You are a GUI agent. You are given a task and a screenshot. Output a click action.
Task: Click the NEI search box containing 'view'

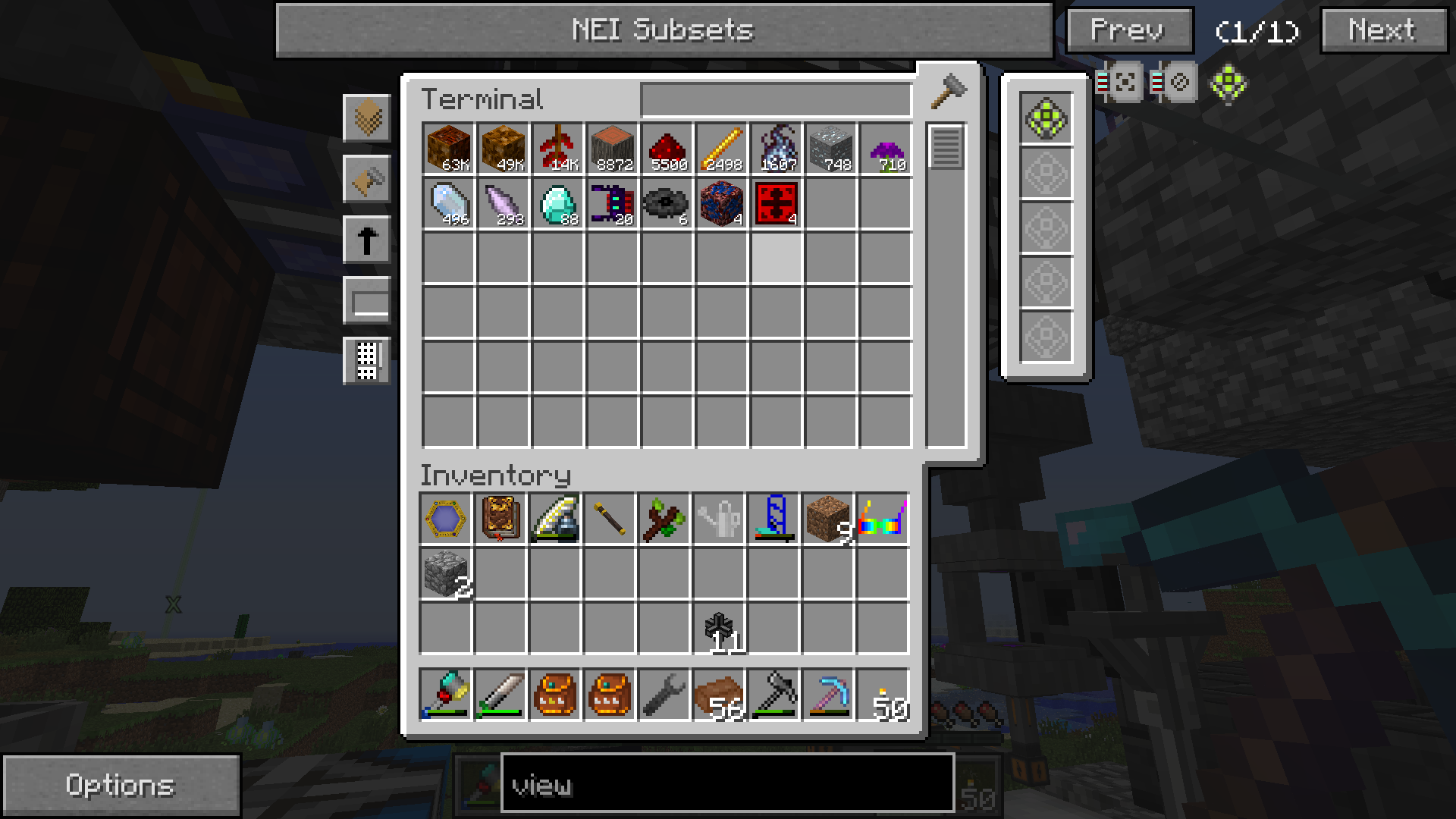tap(726, 784)
